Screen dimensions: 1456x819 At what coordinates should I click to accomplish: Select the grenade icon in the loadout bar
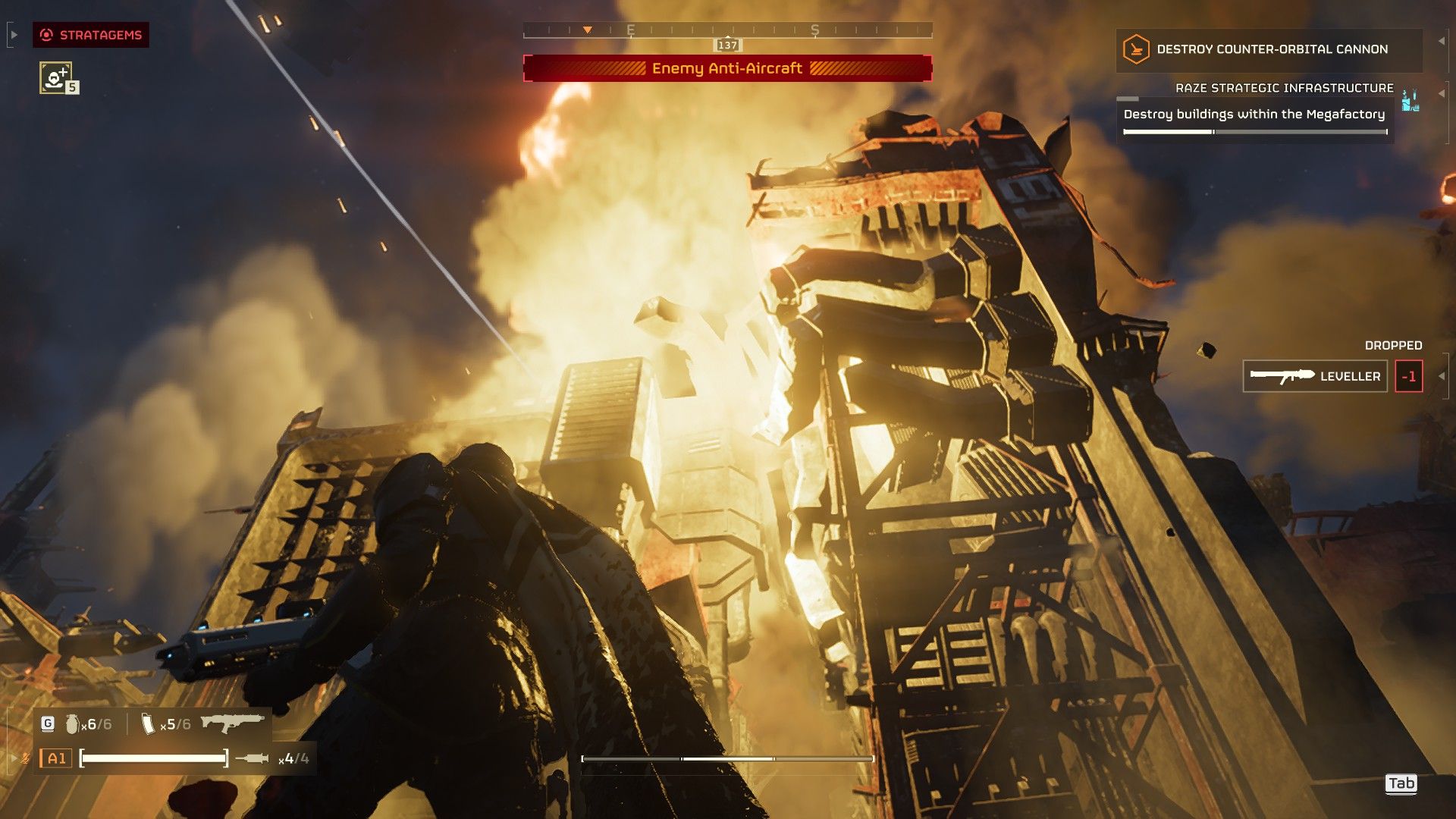[72, 724]
